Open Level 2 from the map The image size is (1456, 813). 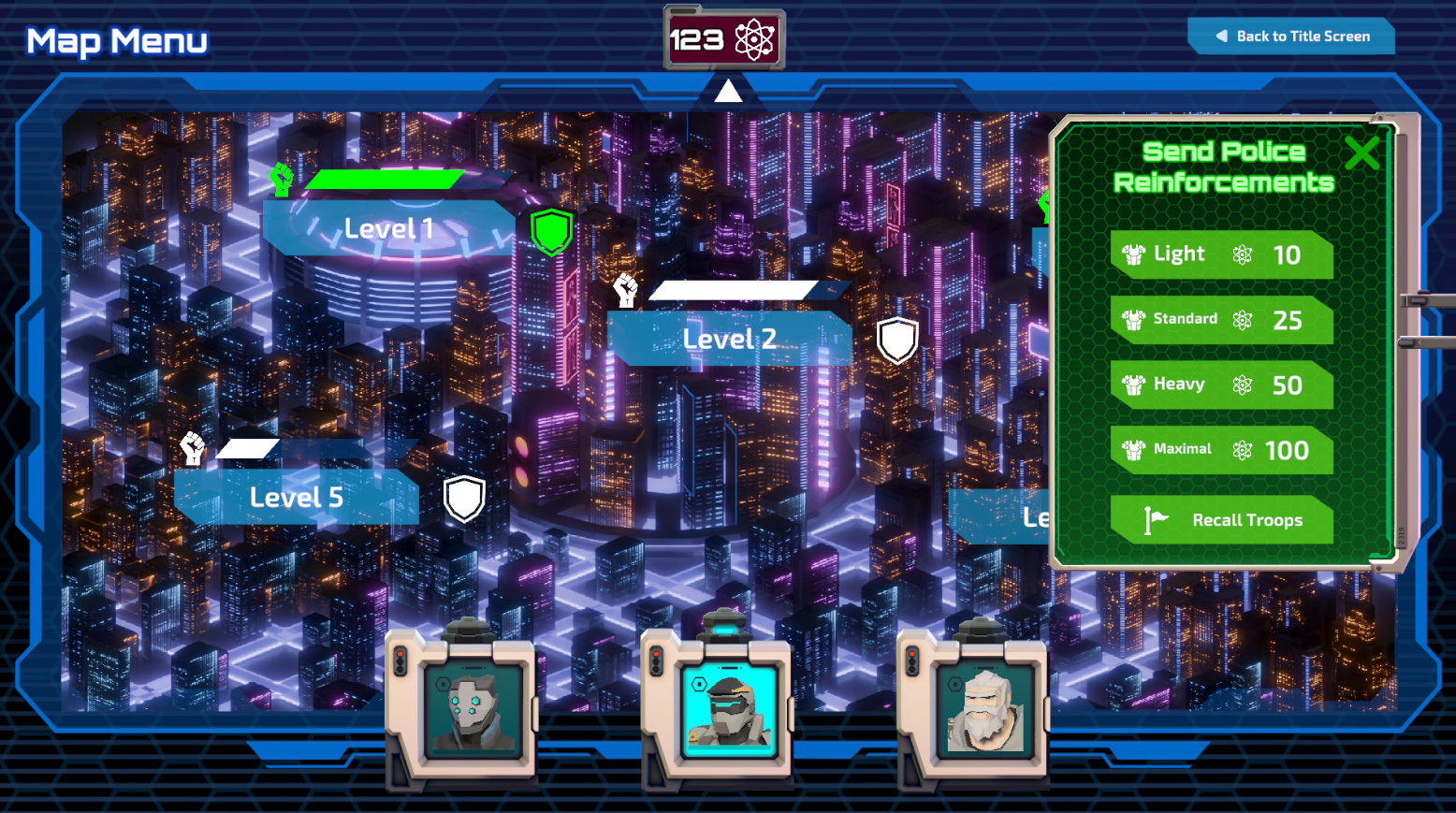pyautogui.click(x=730, y=339)
